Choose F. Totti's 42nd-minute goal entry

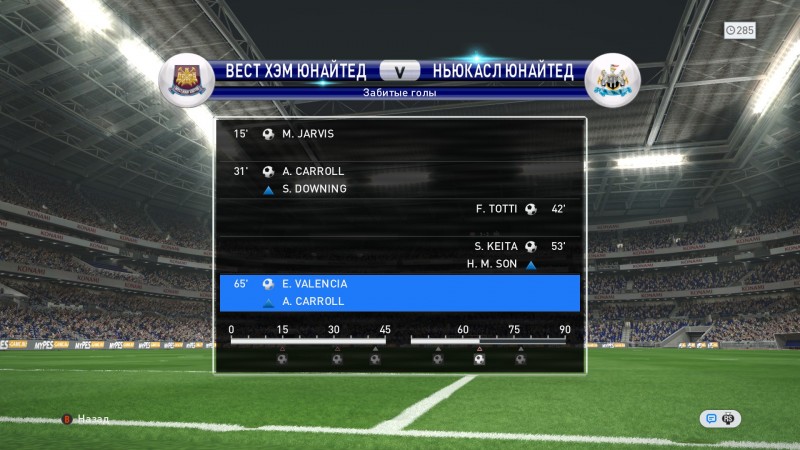coord(400,209)
